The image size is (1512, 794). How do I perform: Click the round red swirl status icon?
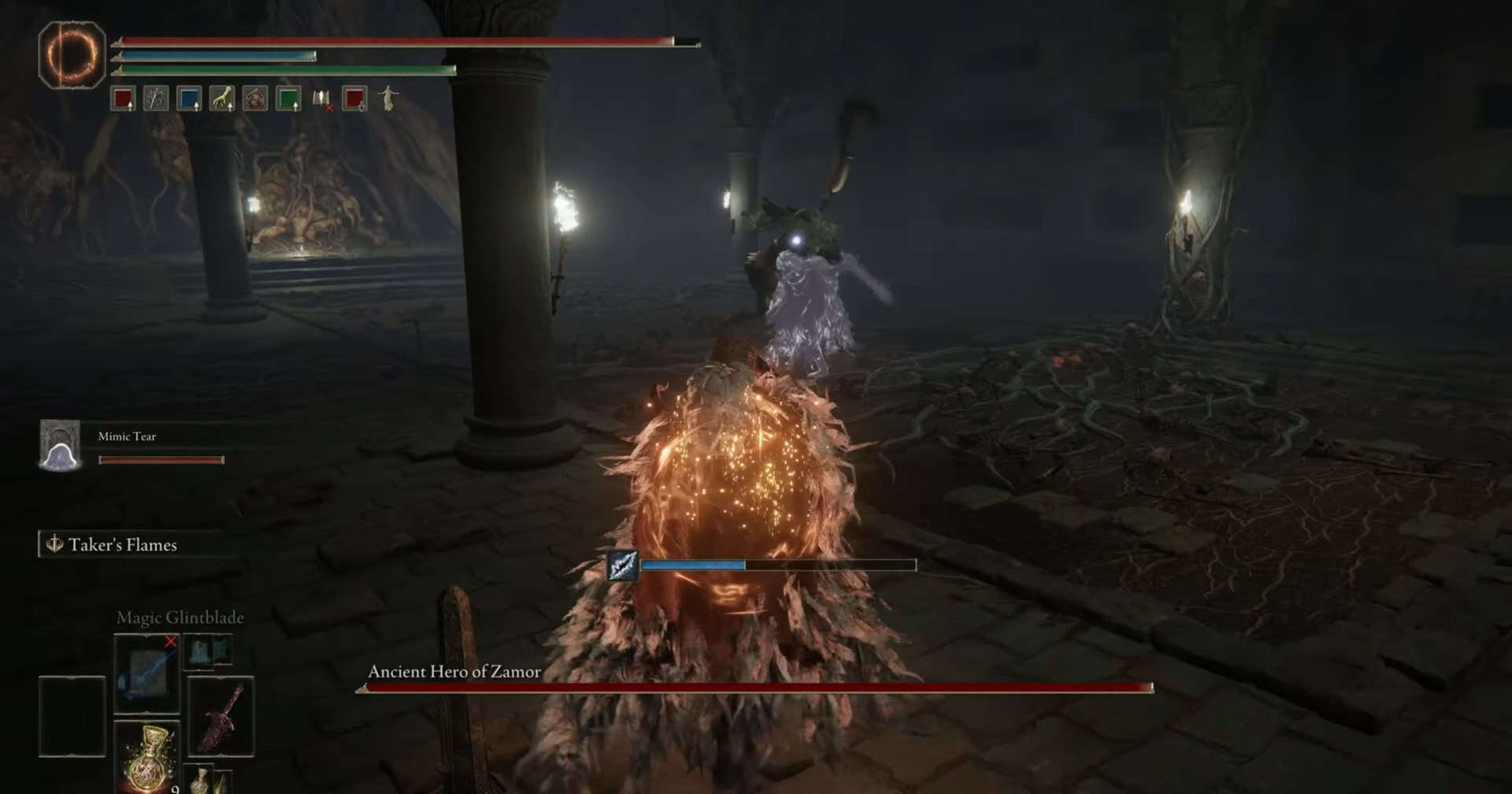point(255,99)
